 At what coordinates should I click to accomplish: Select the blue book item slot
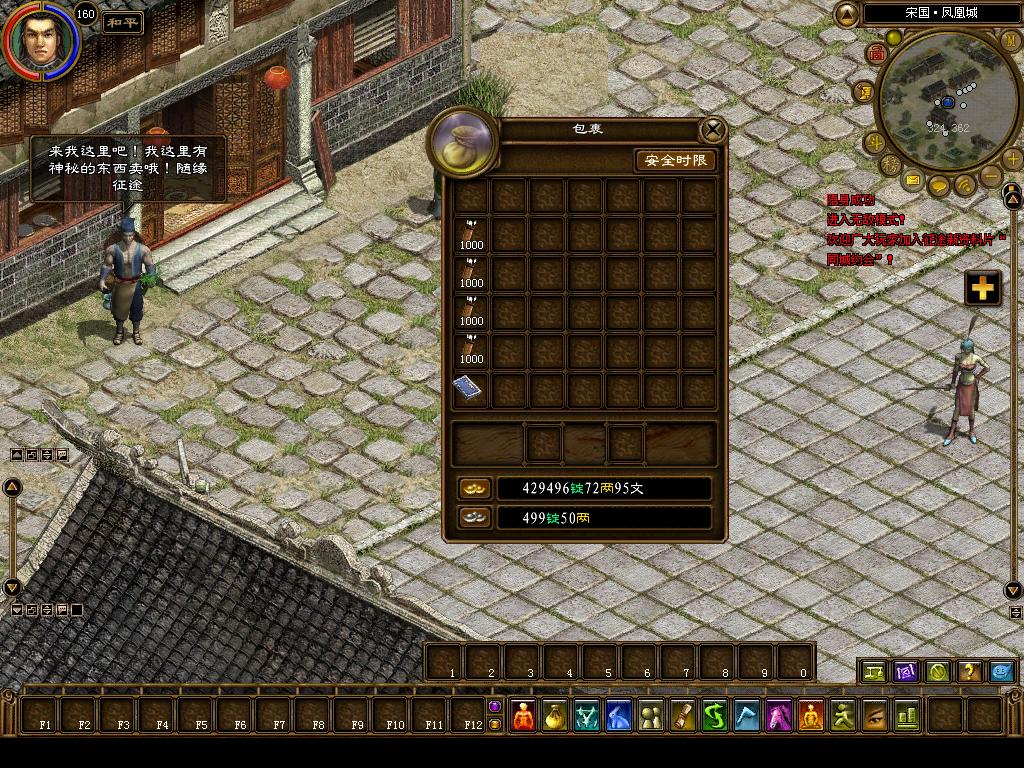click(x=471, y=389)
